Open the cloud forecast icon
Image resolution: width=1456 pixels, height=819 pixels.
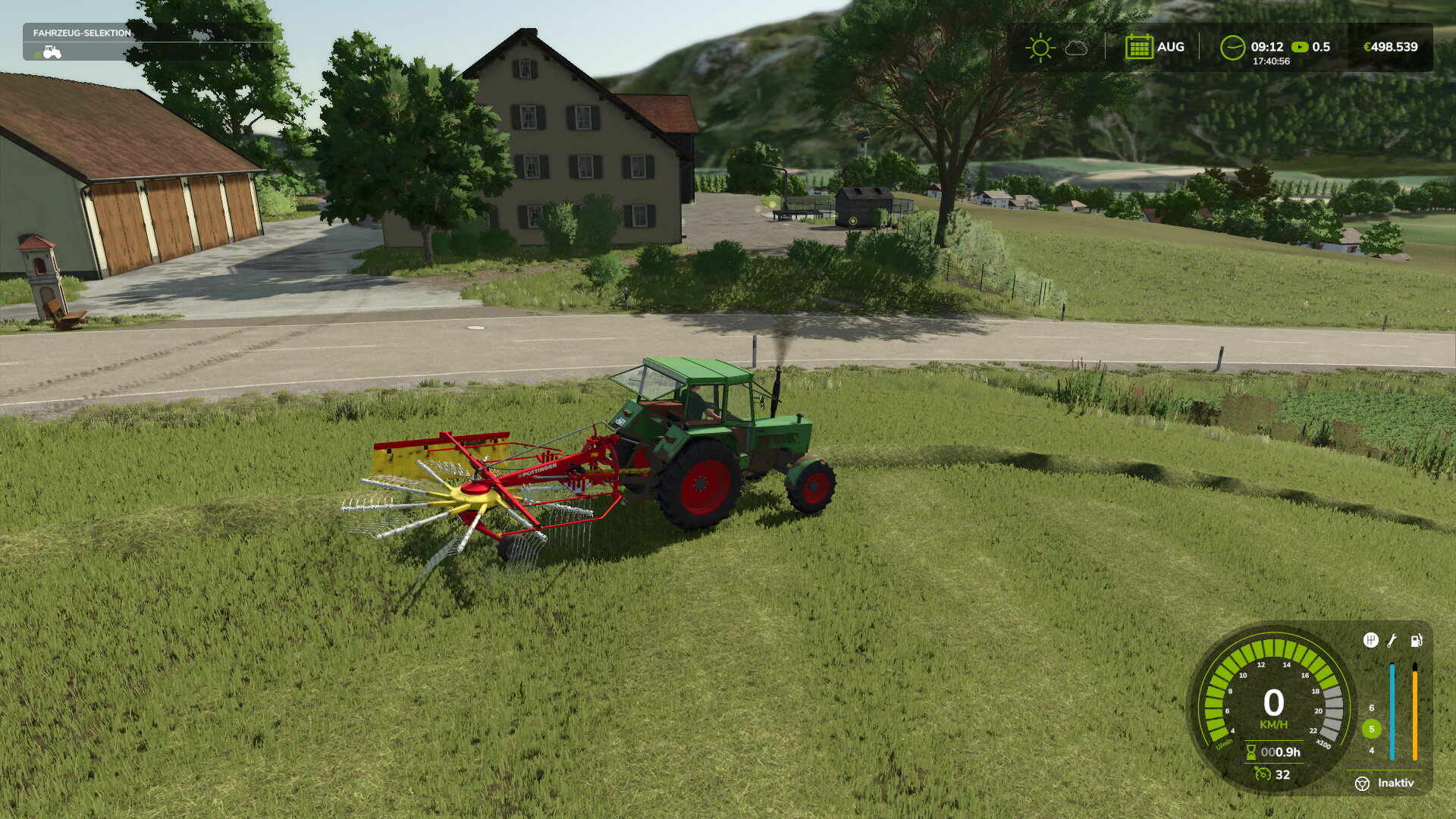pos(1076,47)
